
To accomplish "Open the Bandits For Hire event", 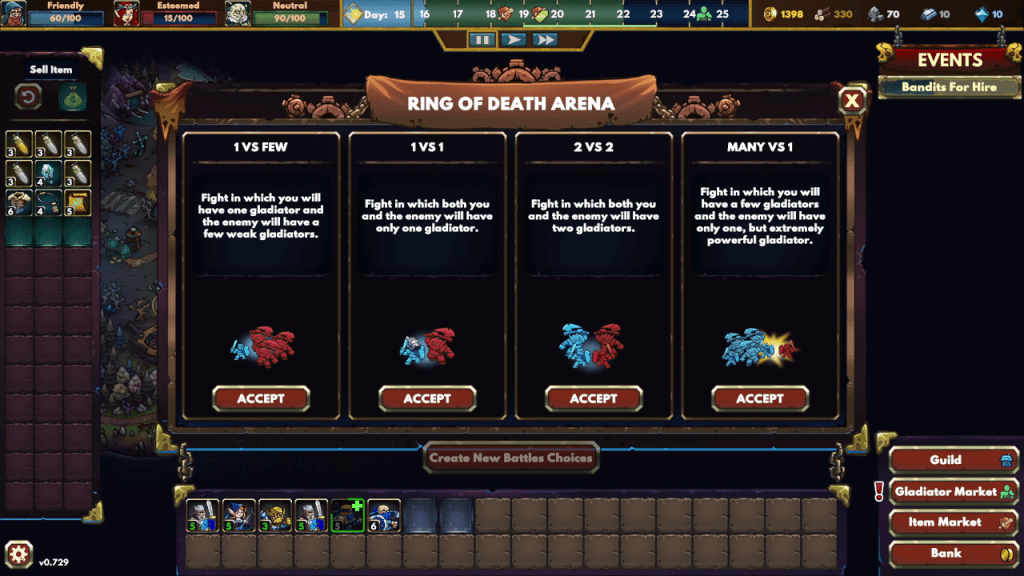I will [948, 87].
